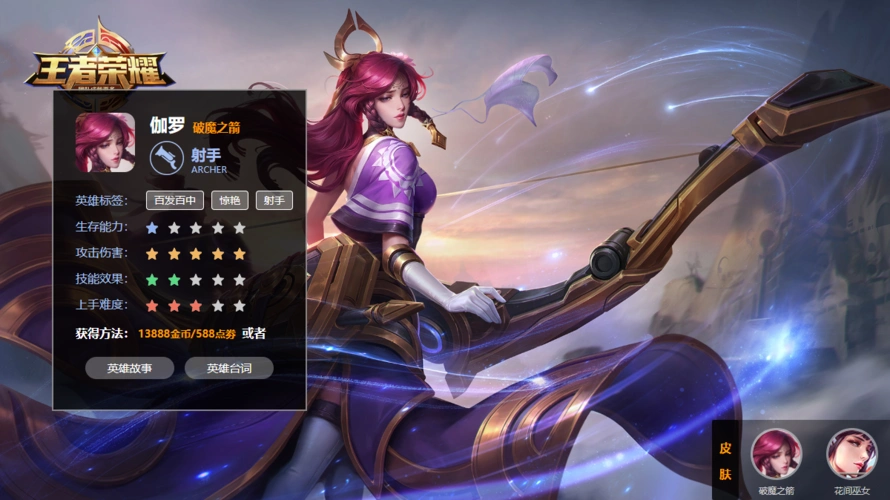Select the 百发百中 hero tag

click(175, 200)
